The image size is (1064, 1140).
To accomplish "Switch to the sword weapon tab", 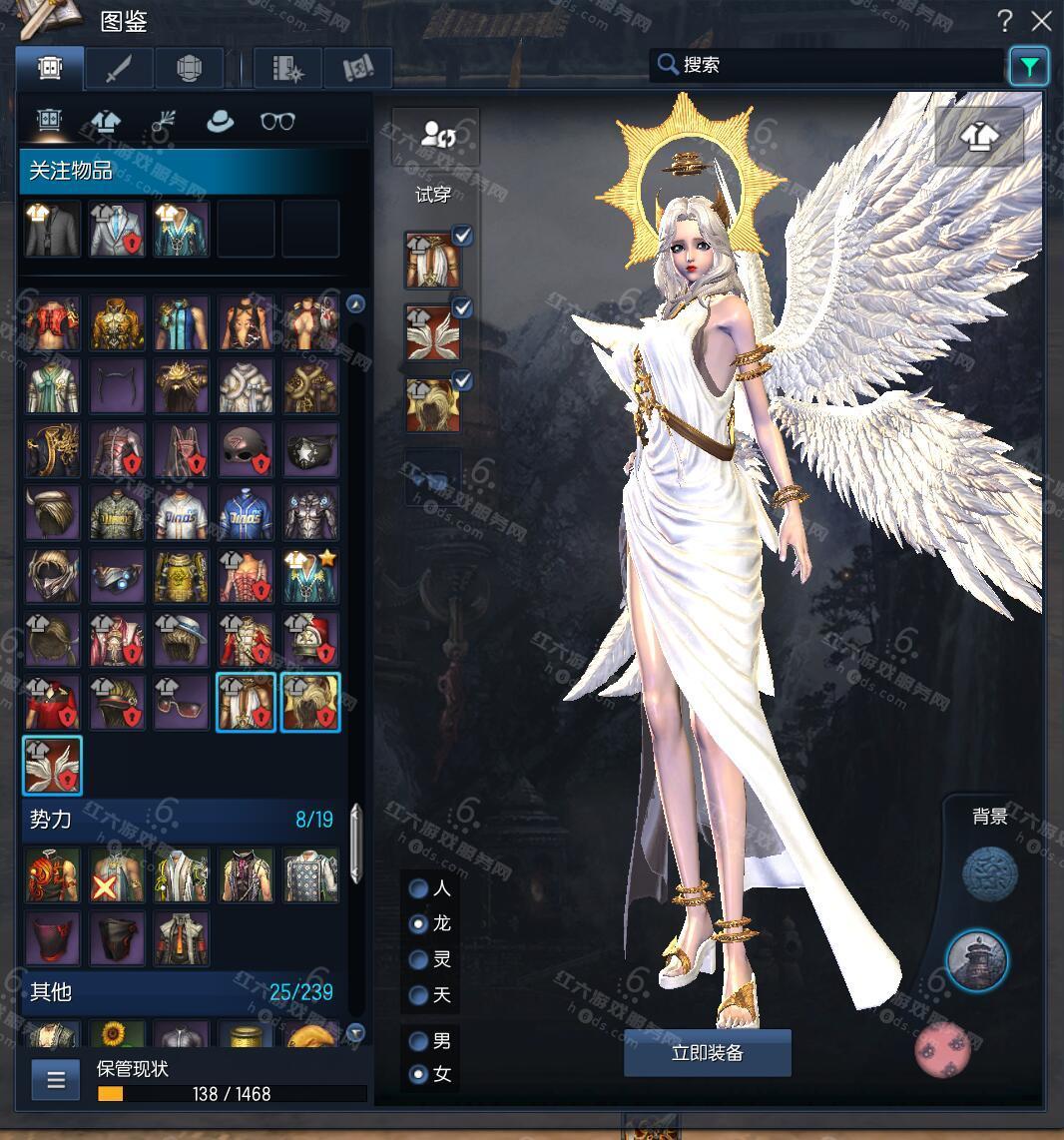I will (x=119, y=68).
